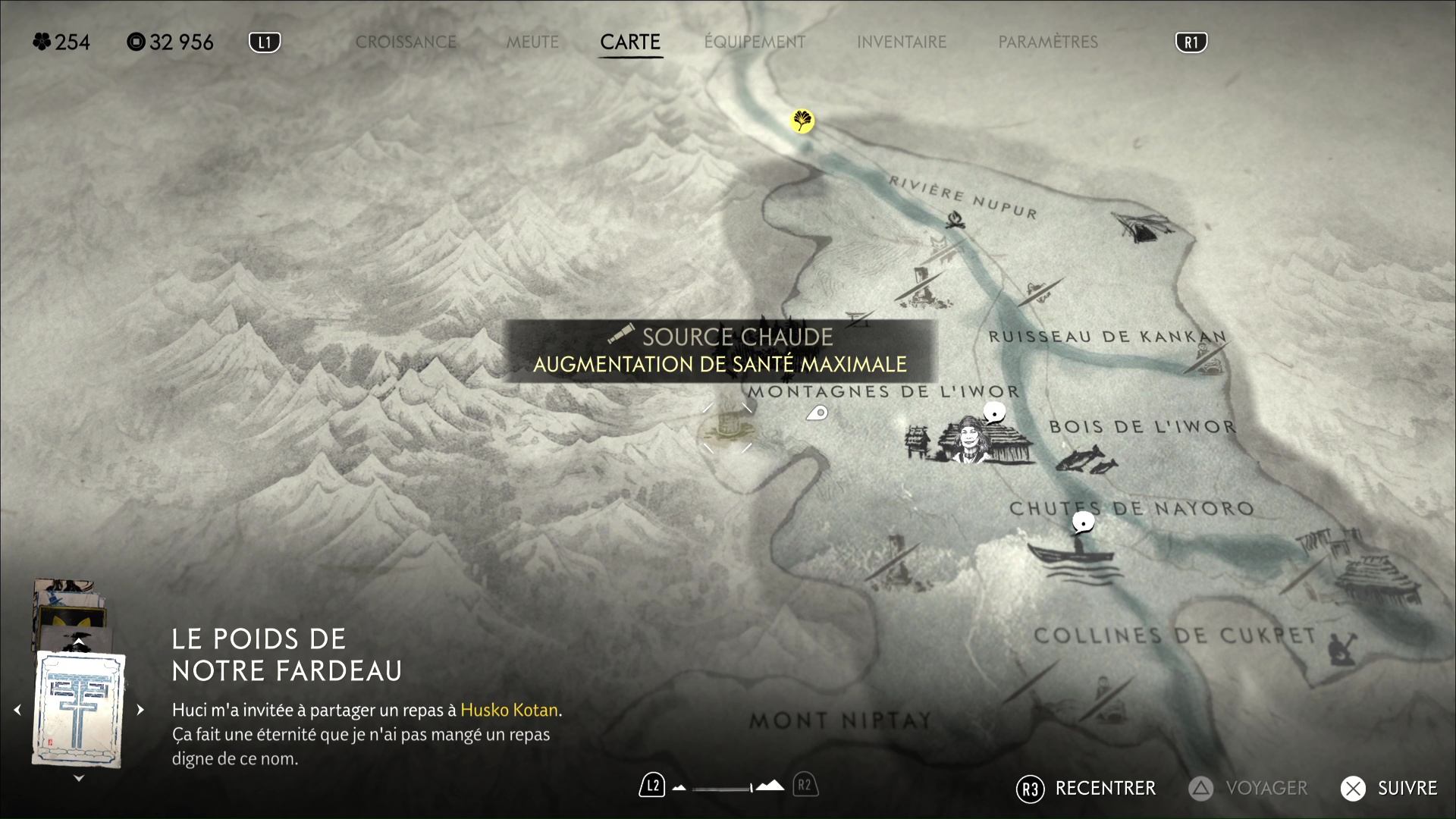Select the Carte tab
1456x819 pixels.
coord(630,42)
